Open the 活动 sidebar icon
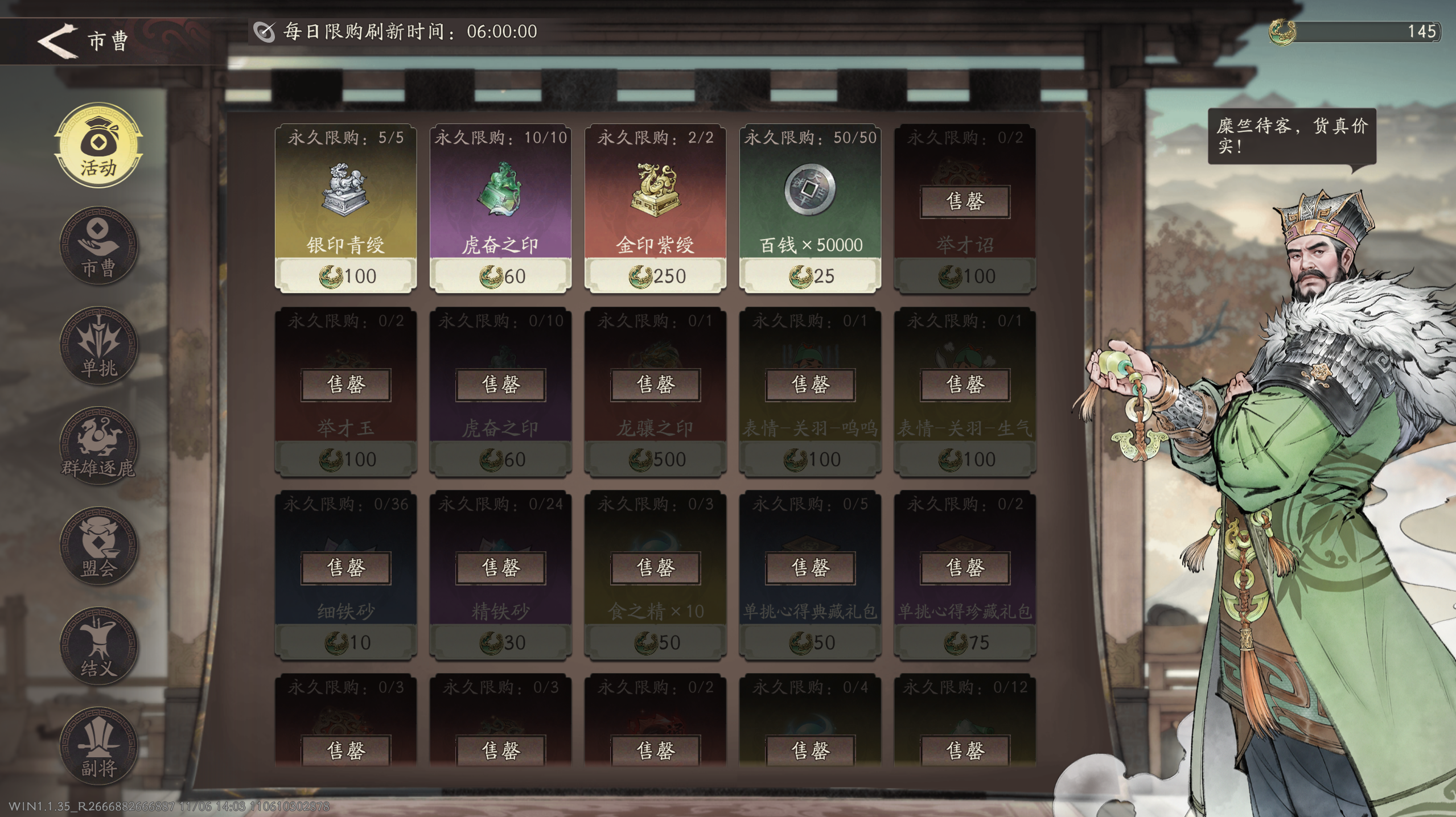 (98, 145)
